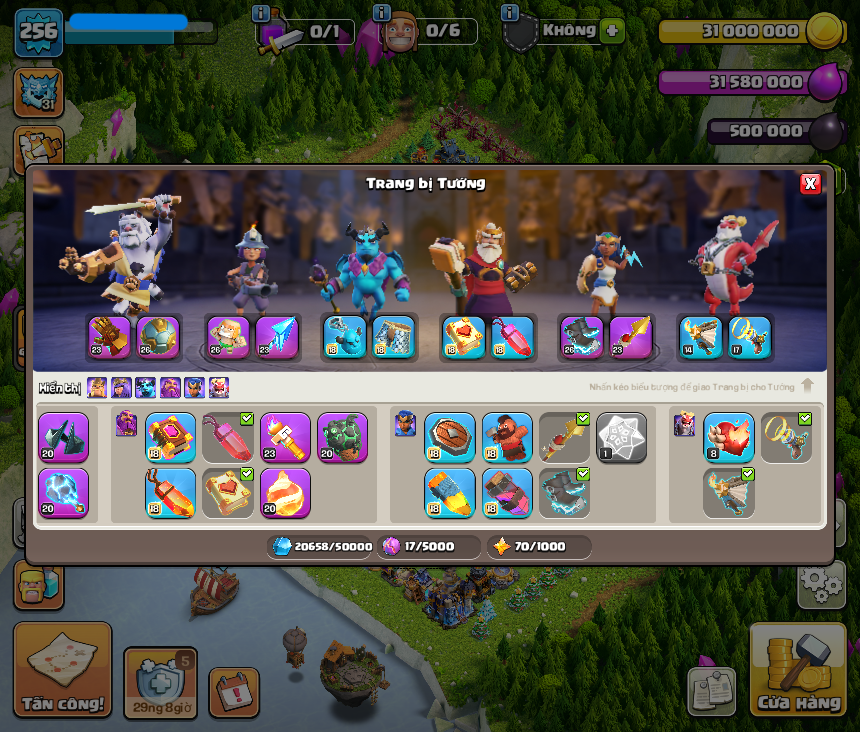The image size is (860, 732).
Task: Close the hero equipment window
Action: pos(810,183)
